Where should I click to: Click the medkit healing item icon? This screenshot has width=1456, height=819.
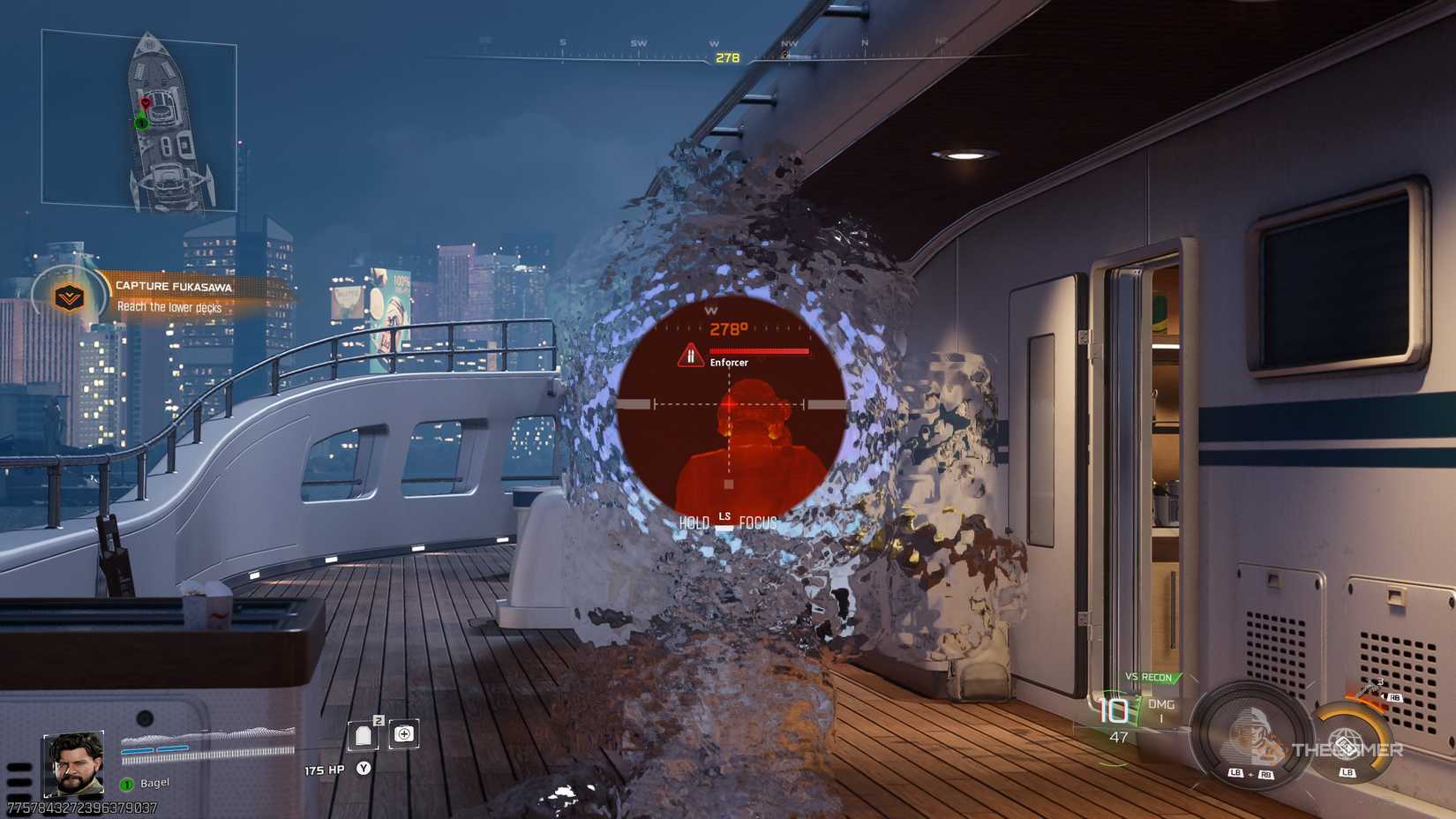pyautogui.click(x=402, y=734)
